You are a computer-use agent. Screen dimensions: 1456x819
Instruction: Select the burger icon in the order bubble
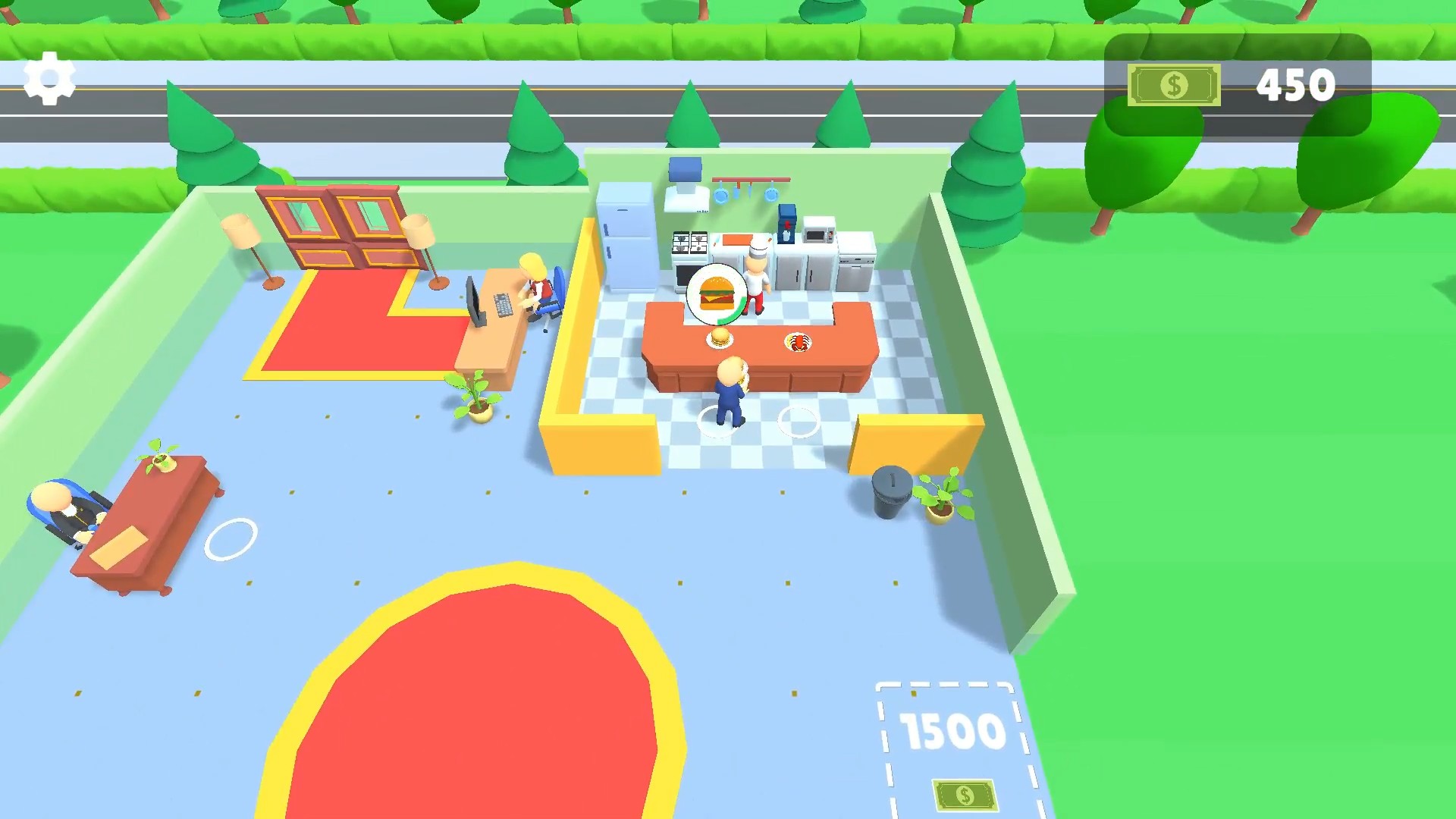(715, 292)
